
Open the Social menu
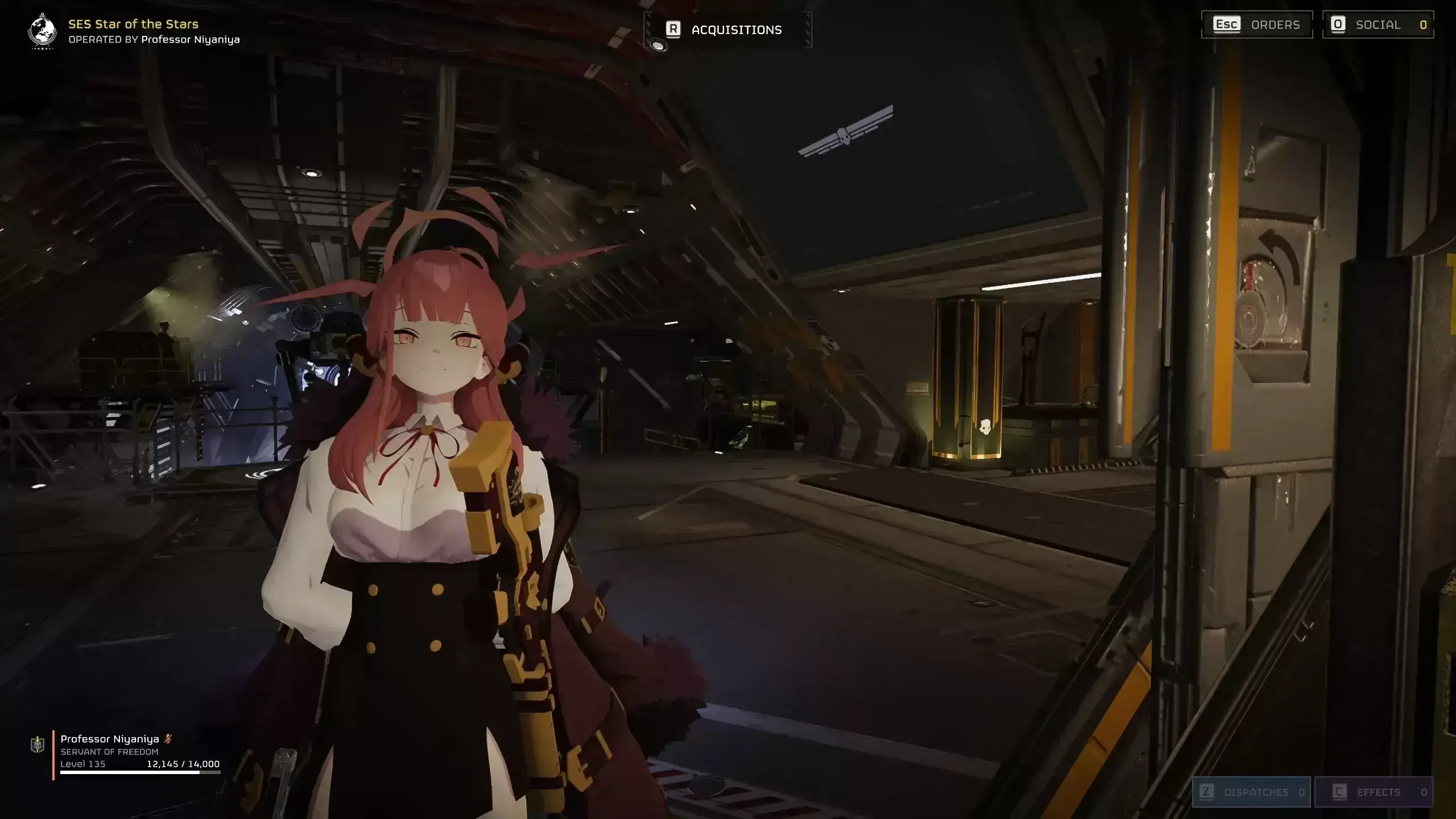[x=1378, y=24]
